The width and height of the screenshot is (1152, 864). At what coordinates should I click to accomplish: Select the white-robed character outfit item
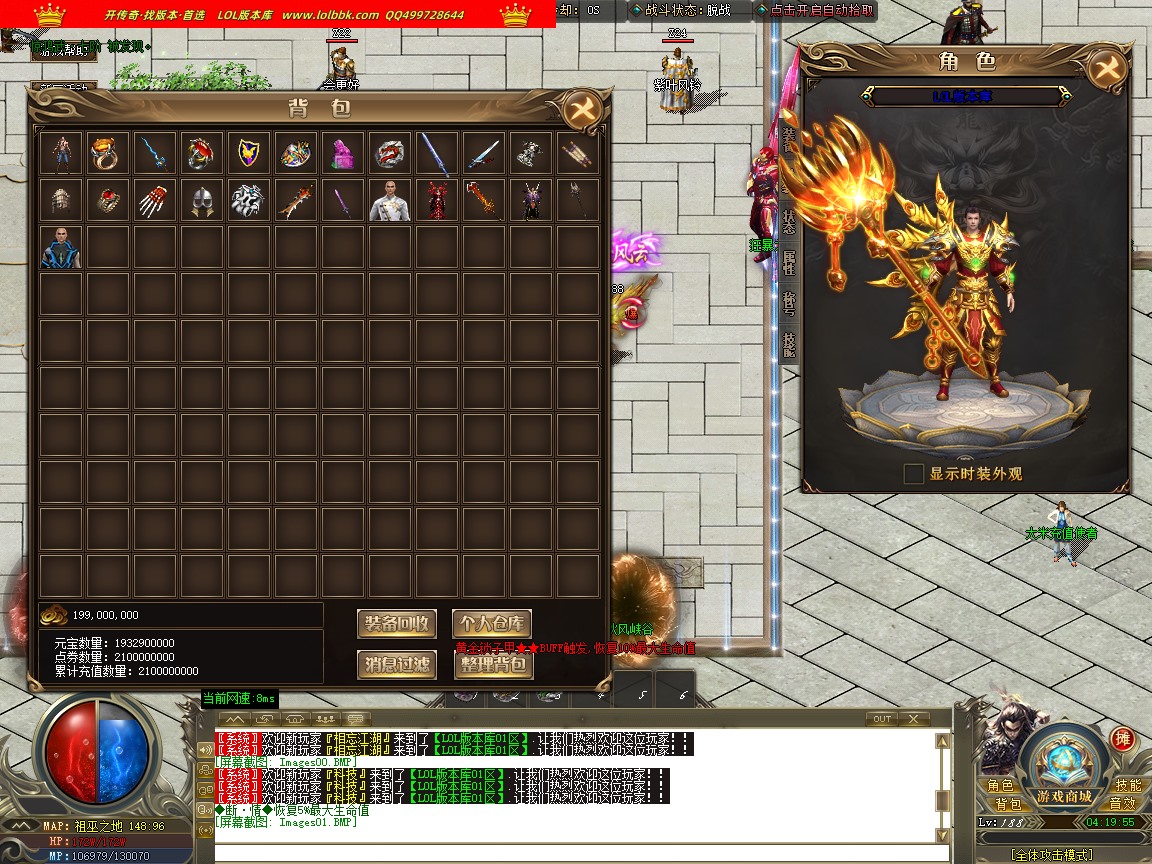click(389, 201)
